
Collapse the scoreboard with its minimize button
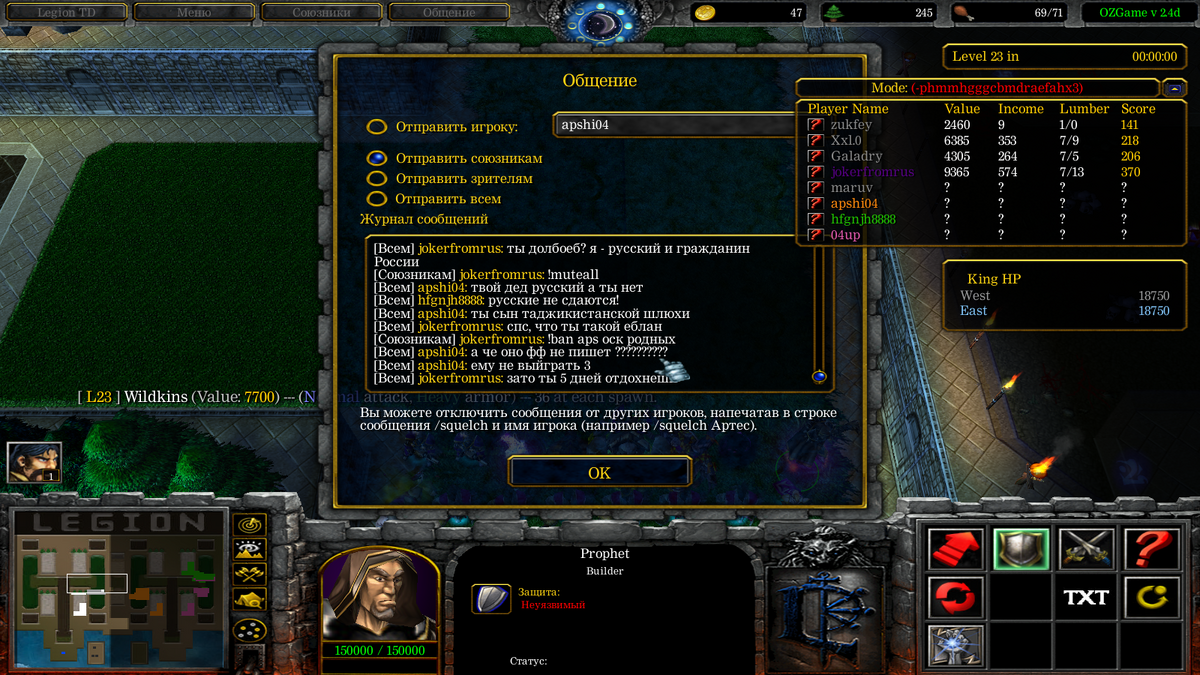[x=1174, y=87]
